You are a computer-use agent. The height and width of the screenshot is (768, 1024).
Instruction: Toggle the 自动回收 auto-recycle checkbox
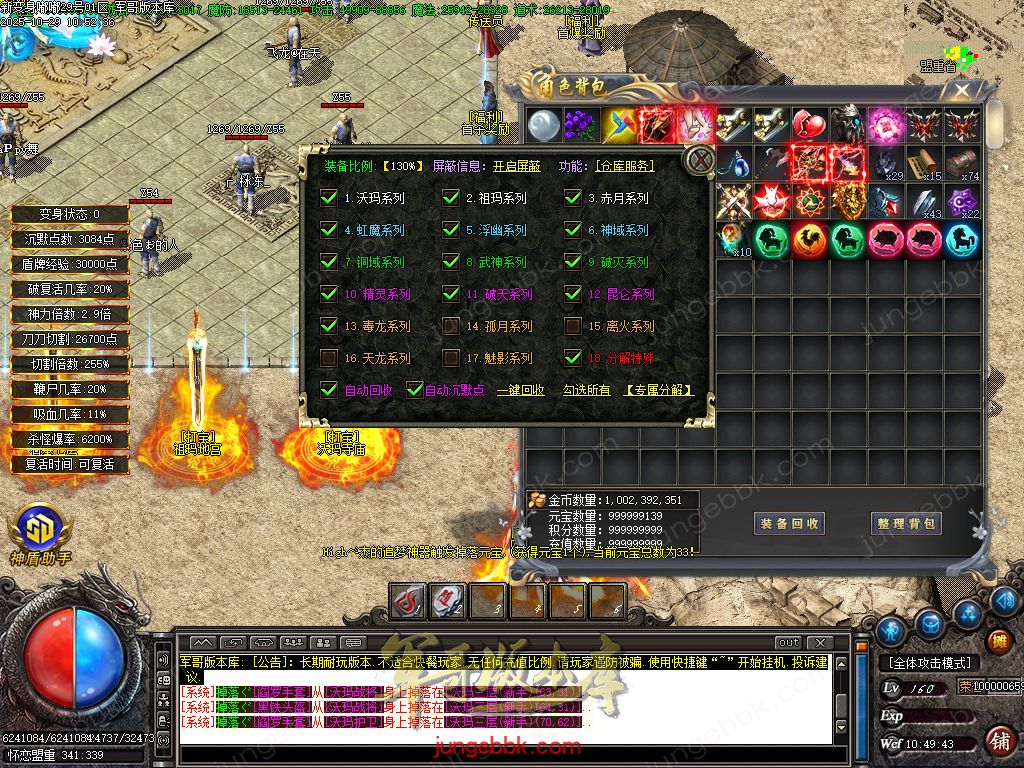coord(328,390)
